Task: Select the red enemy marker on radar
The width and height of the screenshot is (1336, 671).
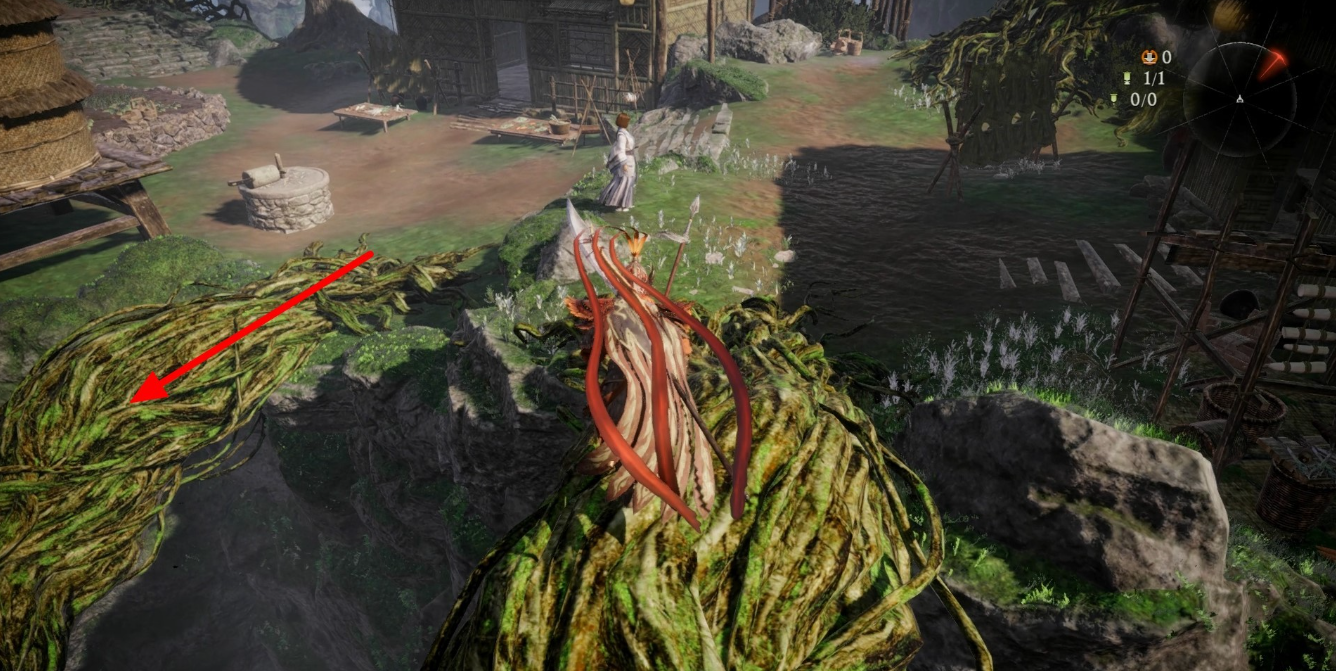Action: pyautogui.click(x=1273, y=64)
